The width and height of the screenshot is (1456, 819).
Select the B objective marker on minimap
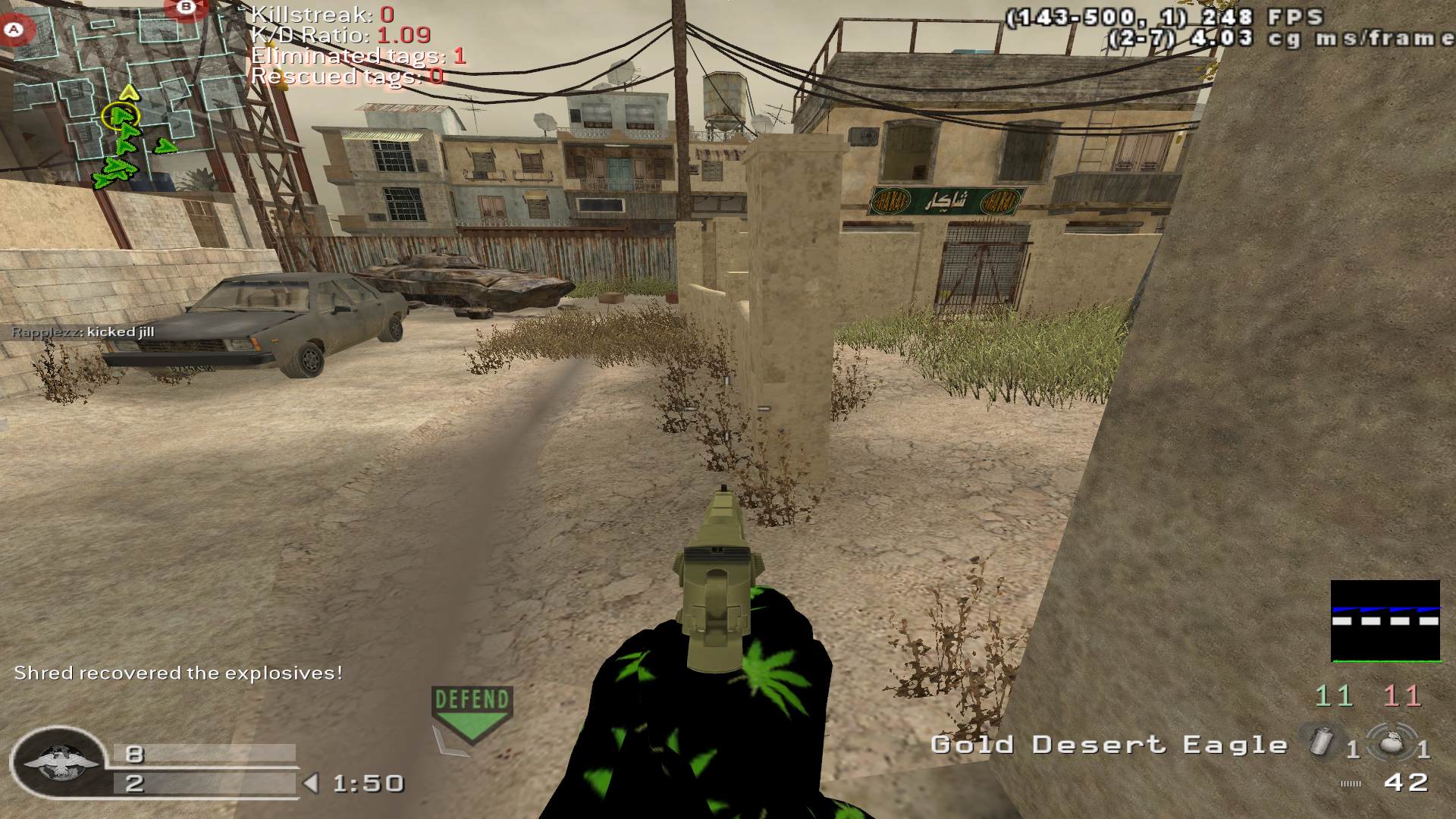pos(186,7)
